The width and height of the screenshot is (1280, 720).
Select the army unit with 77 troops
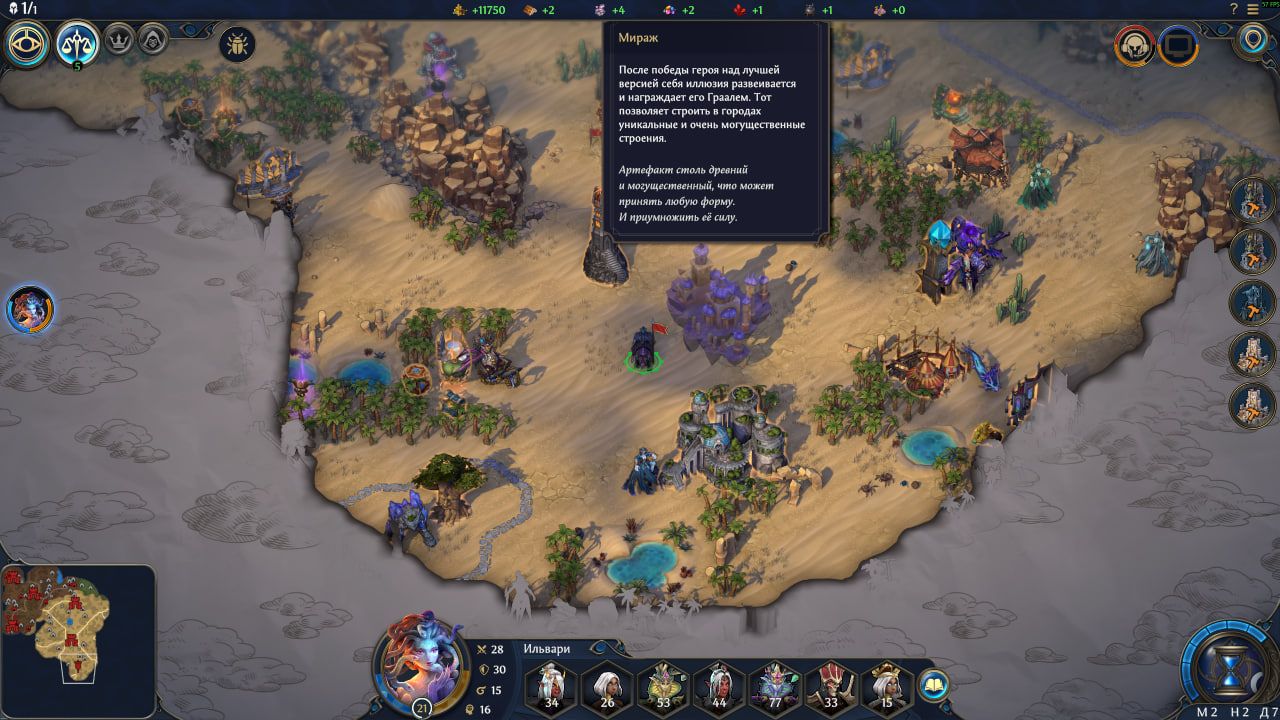pyautogui.click(x=774, y=687)
